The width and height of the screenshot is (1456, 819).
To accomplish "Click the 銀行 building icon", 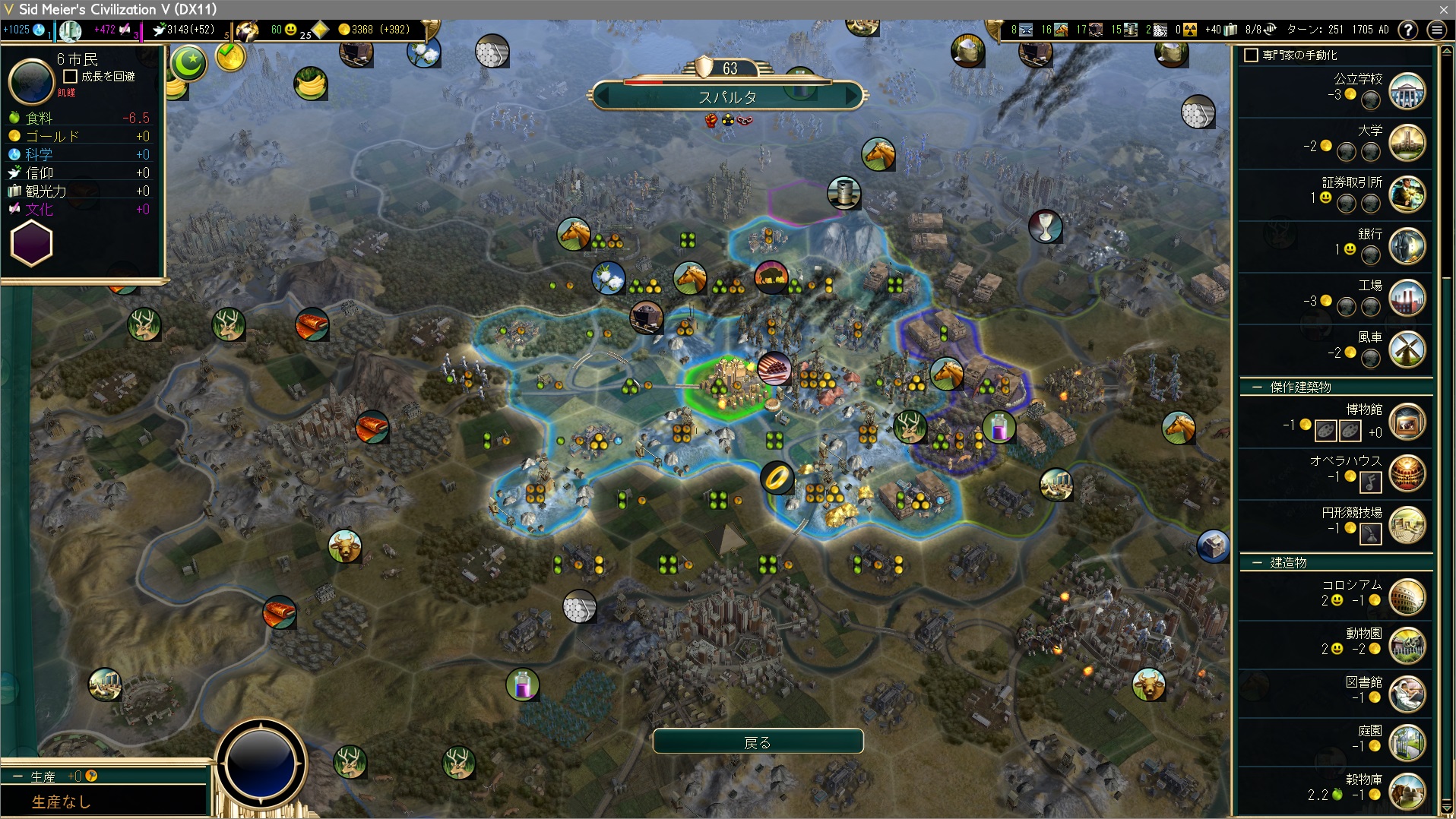I will pyautogui.click(x=1407, y=246).
